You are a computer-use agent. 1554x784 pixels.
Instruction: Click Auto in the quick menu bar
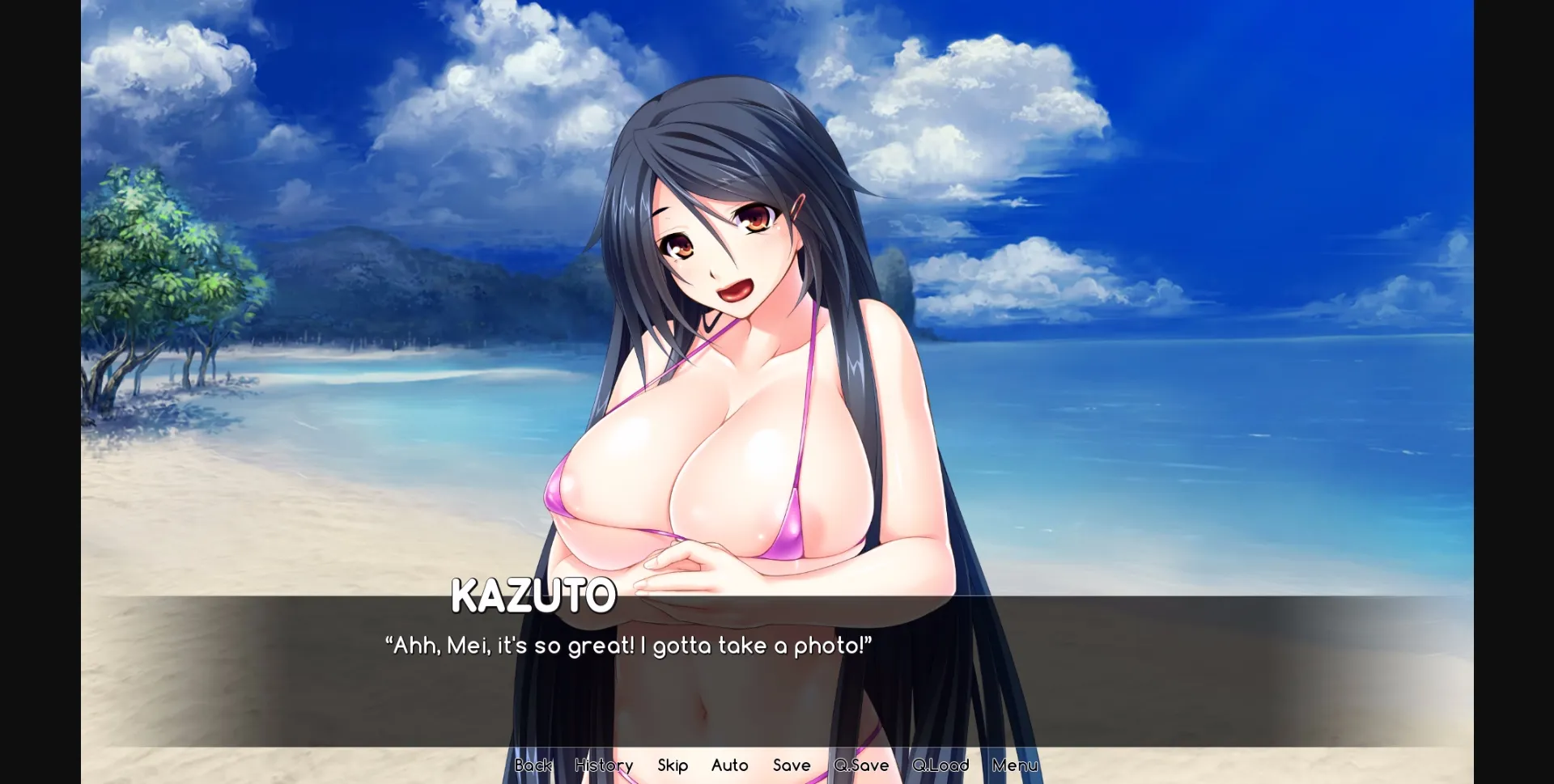(729, 765)
